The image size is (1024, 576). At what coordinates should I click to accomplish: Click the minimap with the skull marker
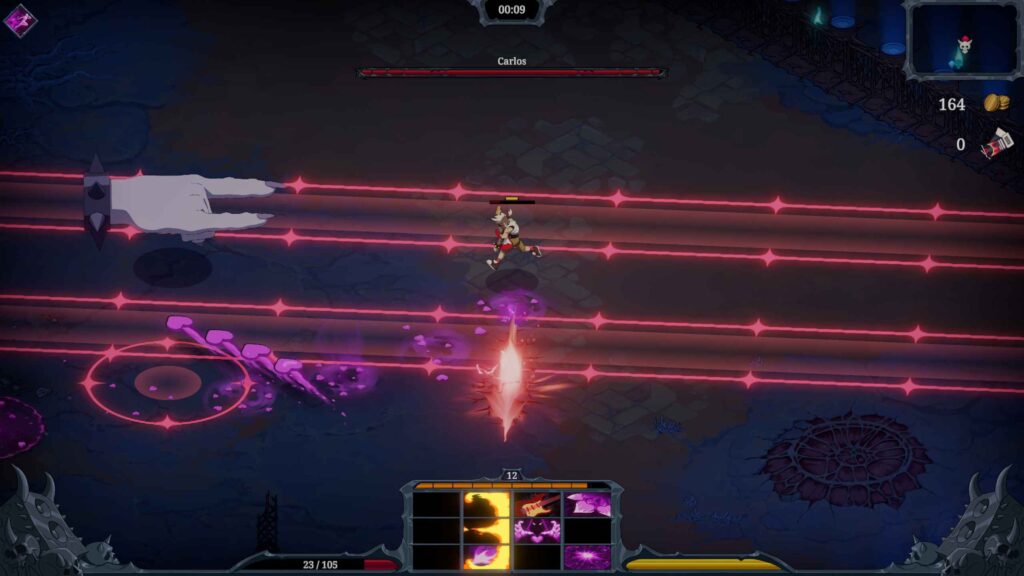(x=961, y=40)
